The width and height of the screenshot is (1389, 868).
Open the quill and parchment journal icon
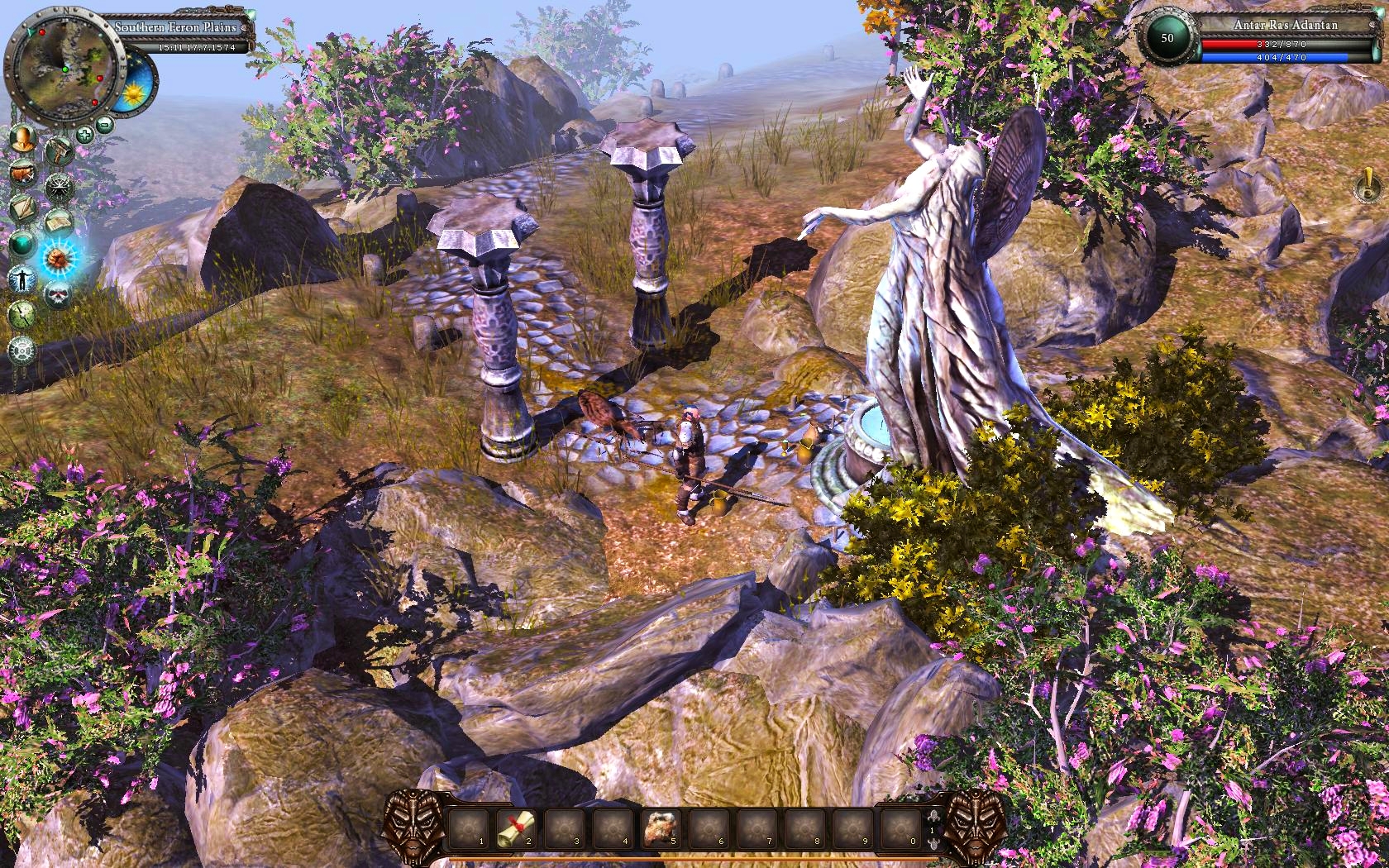pos(22,209)
